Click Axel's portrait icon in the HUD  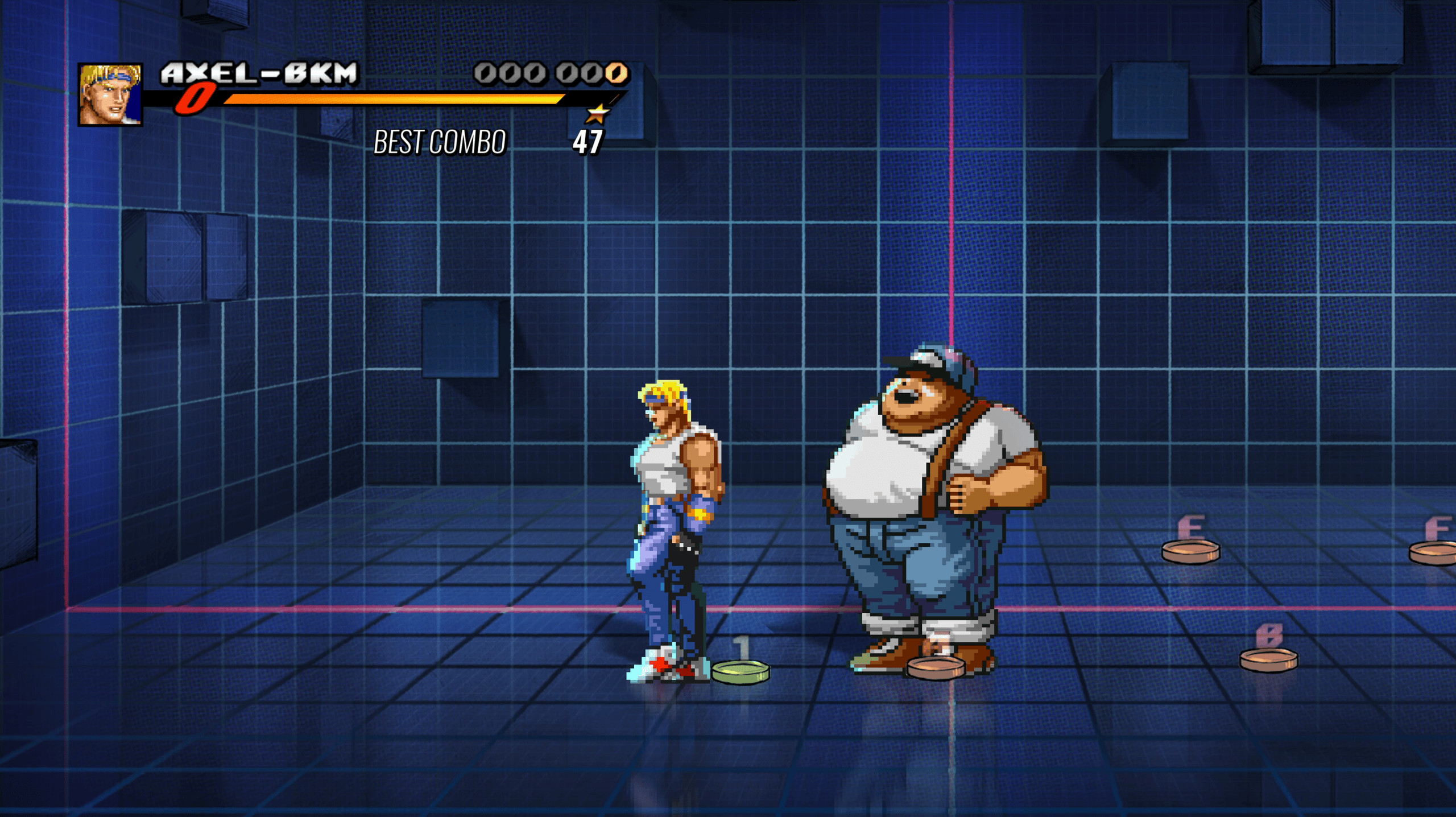coord(111,96)
